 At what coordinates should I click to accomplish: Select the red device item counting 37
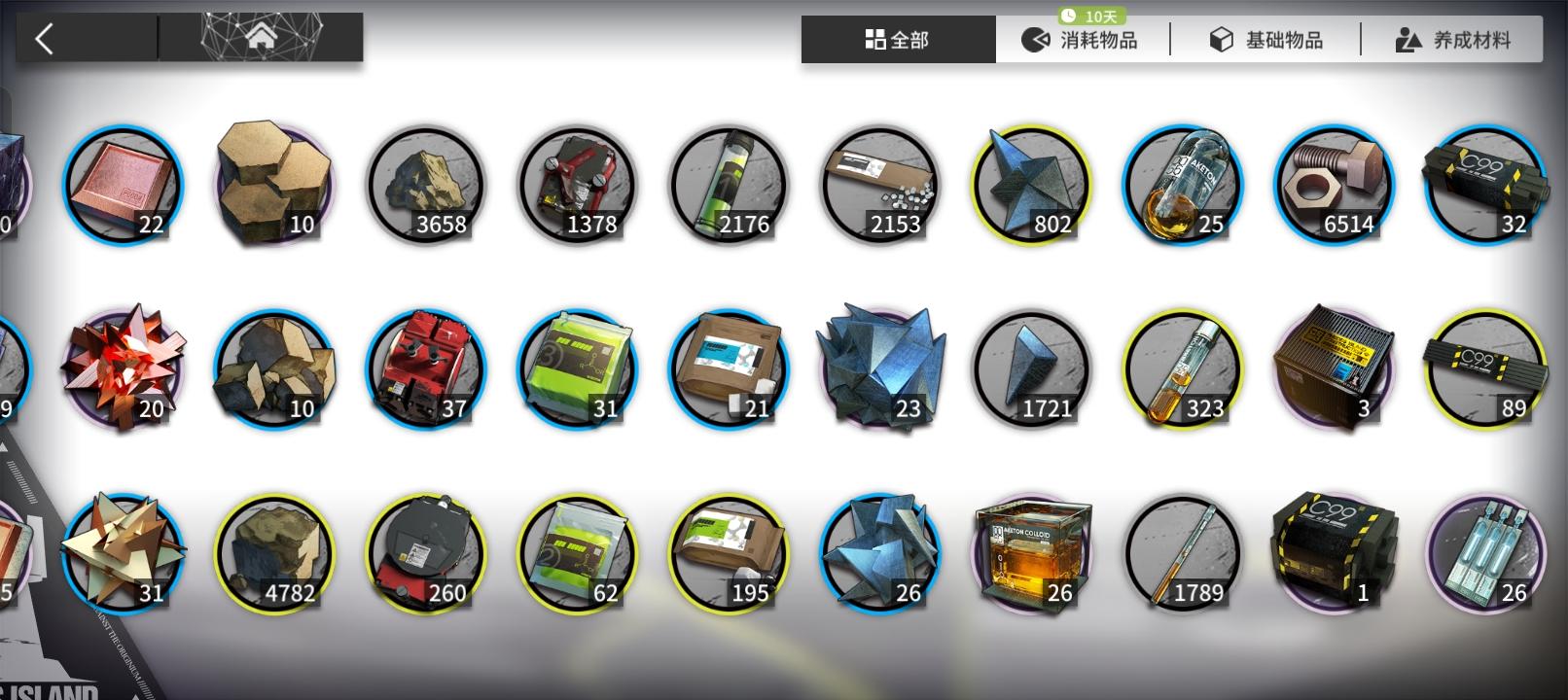(x=425, y=367)
